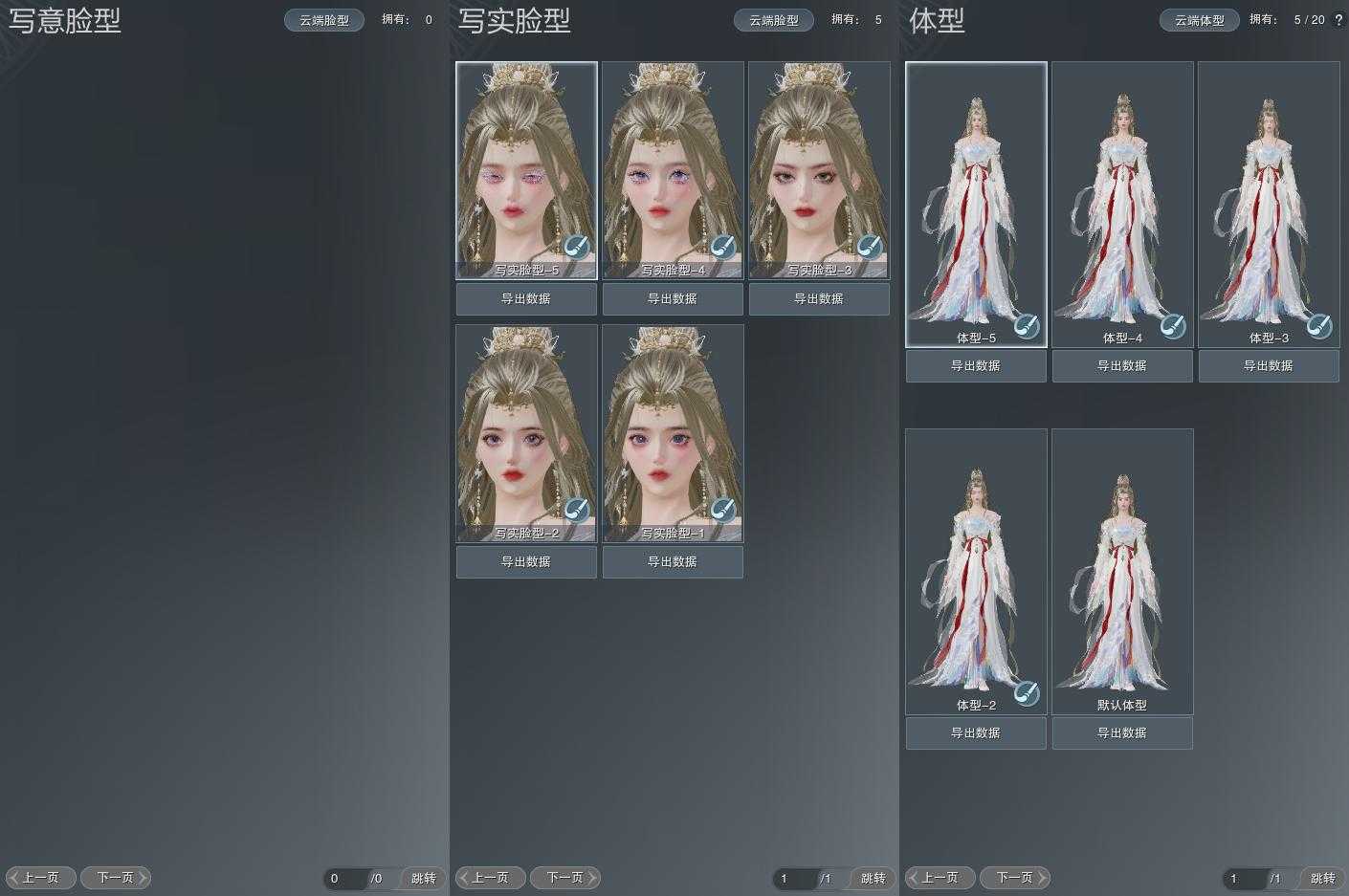The image size is (1349, 896).
Task: Pick the 写实脸型-3 face preset
Action: 819,170
